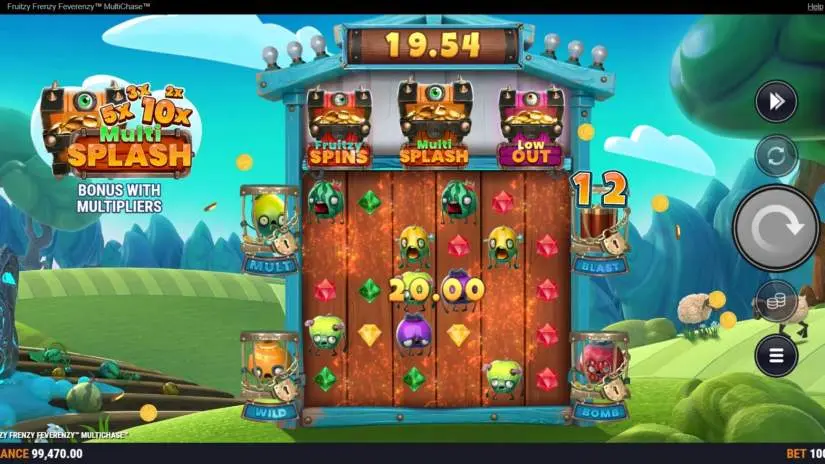Open bet settings via the coin stack icon
Viewport: 825px width, 464px height.
point(776,300)
